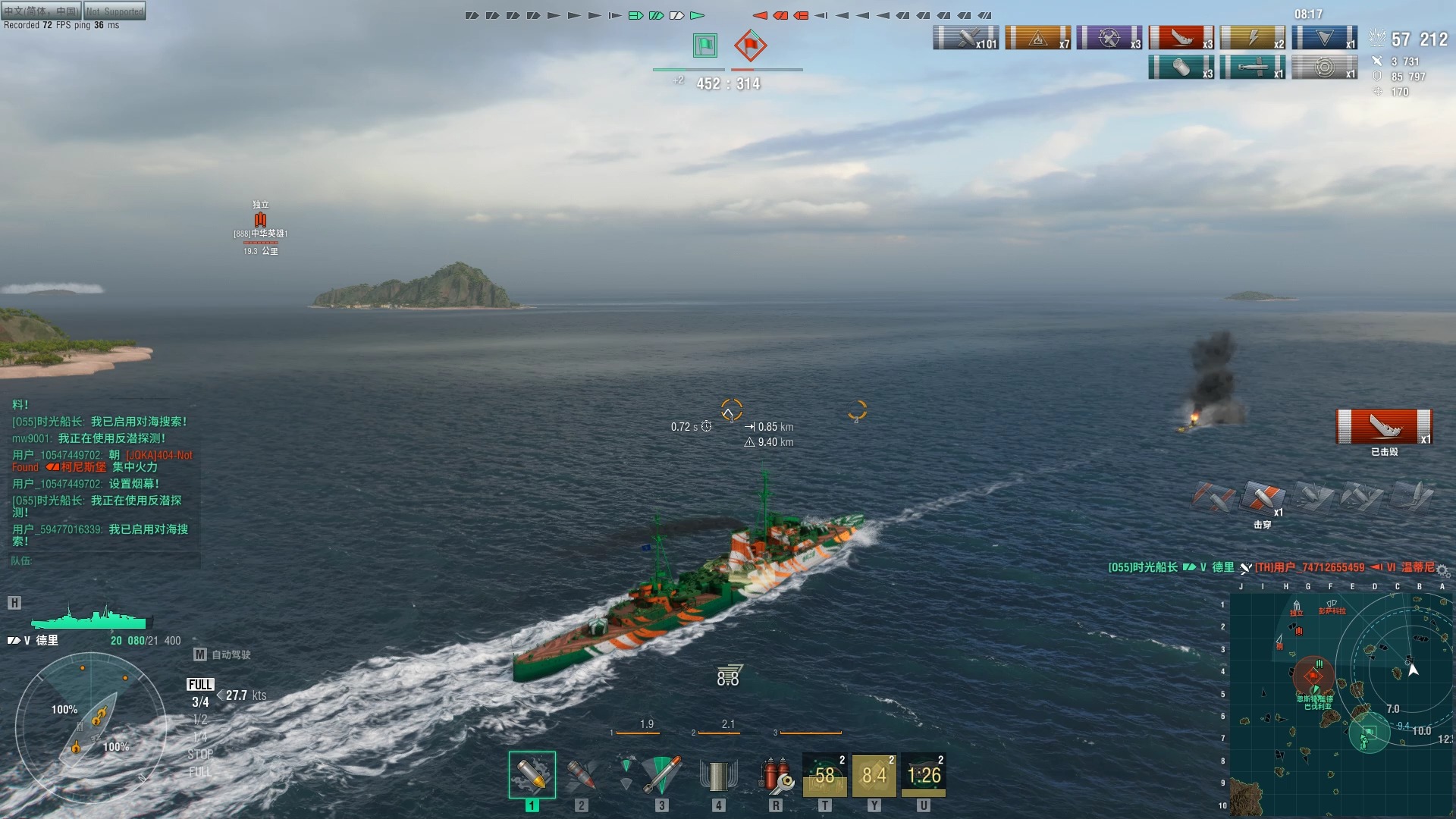This screenshot has width=1456, height=819.
Task: Switch to the AP shell ammunition
Action: point(582,775)
